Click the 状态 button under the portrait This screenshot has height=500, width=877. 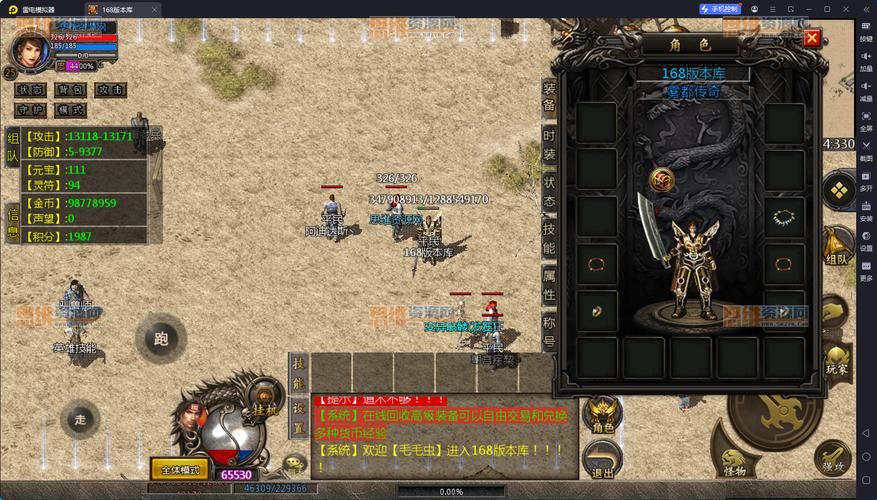pos(29,90)
